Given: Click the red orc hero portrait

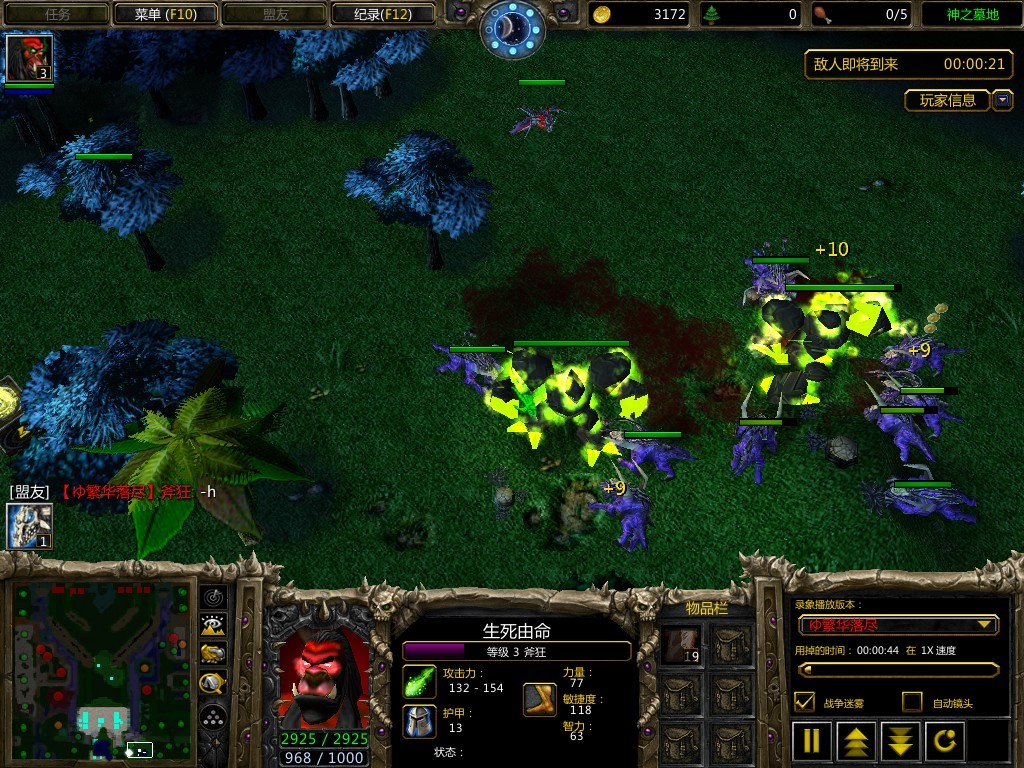Looking at the screenshot, I should tap(324, 679).
